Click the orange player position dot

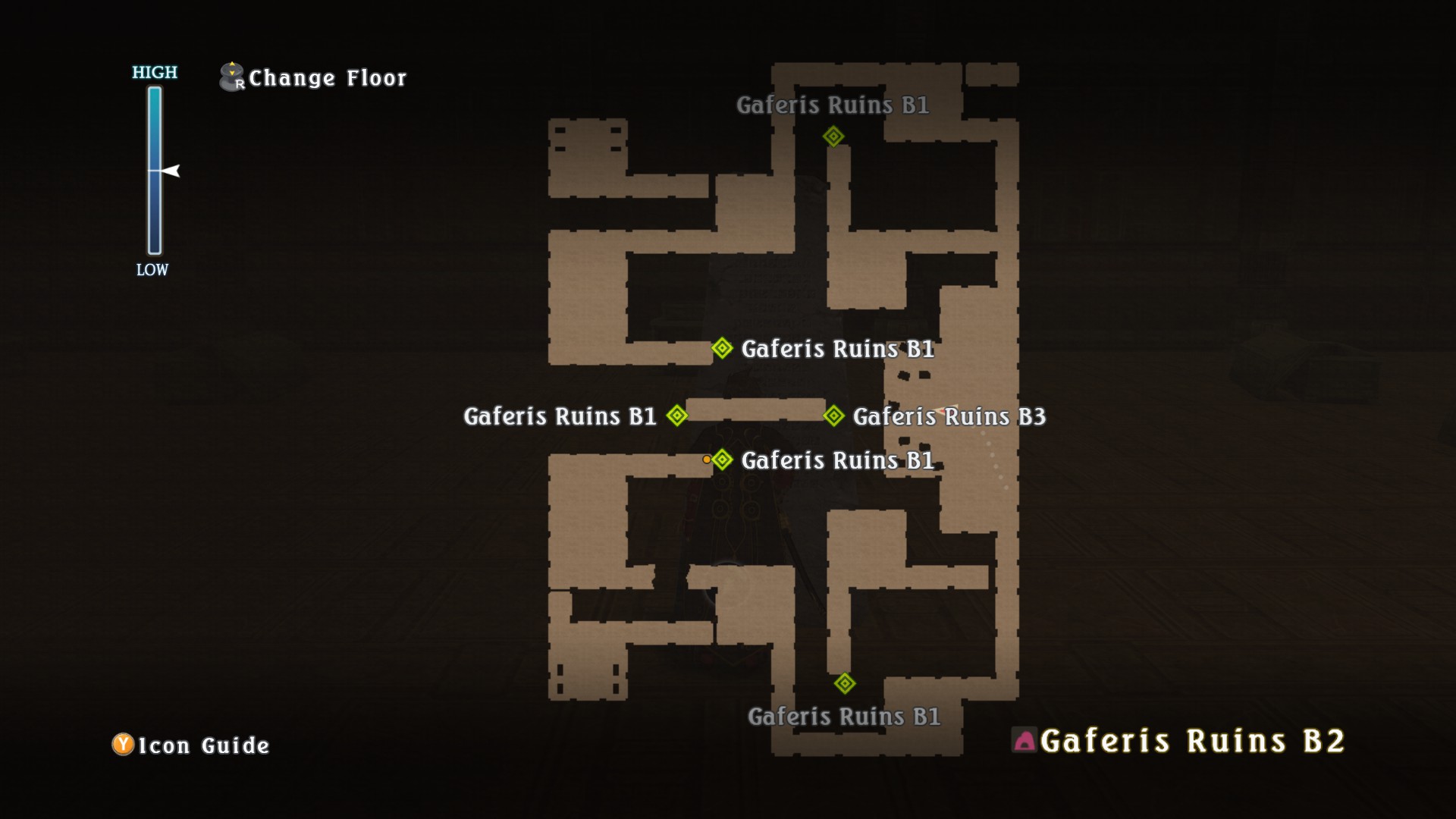[x=706, y=459]
